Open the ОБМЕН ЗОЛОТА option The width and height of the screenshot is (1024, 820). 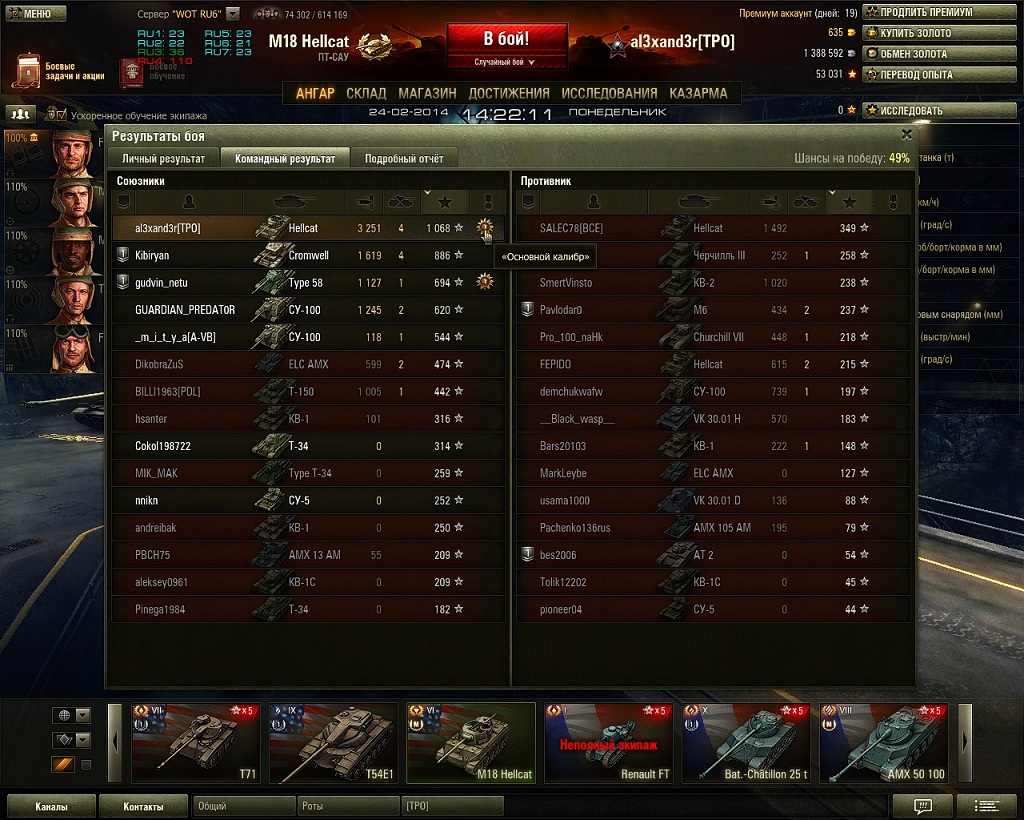pos(917,53)
